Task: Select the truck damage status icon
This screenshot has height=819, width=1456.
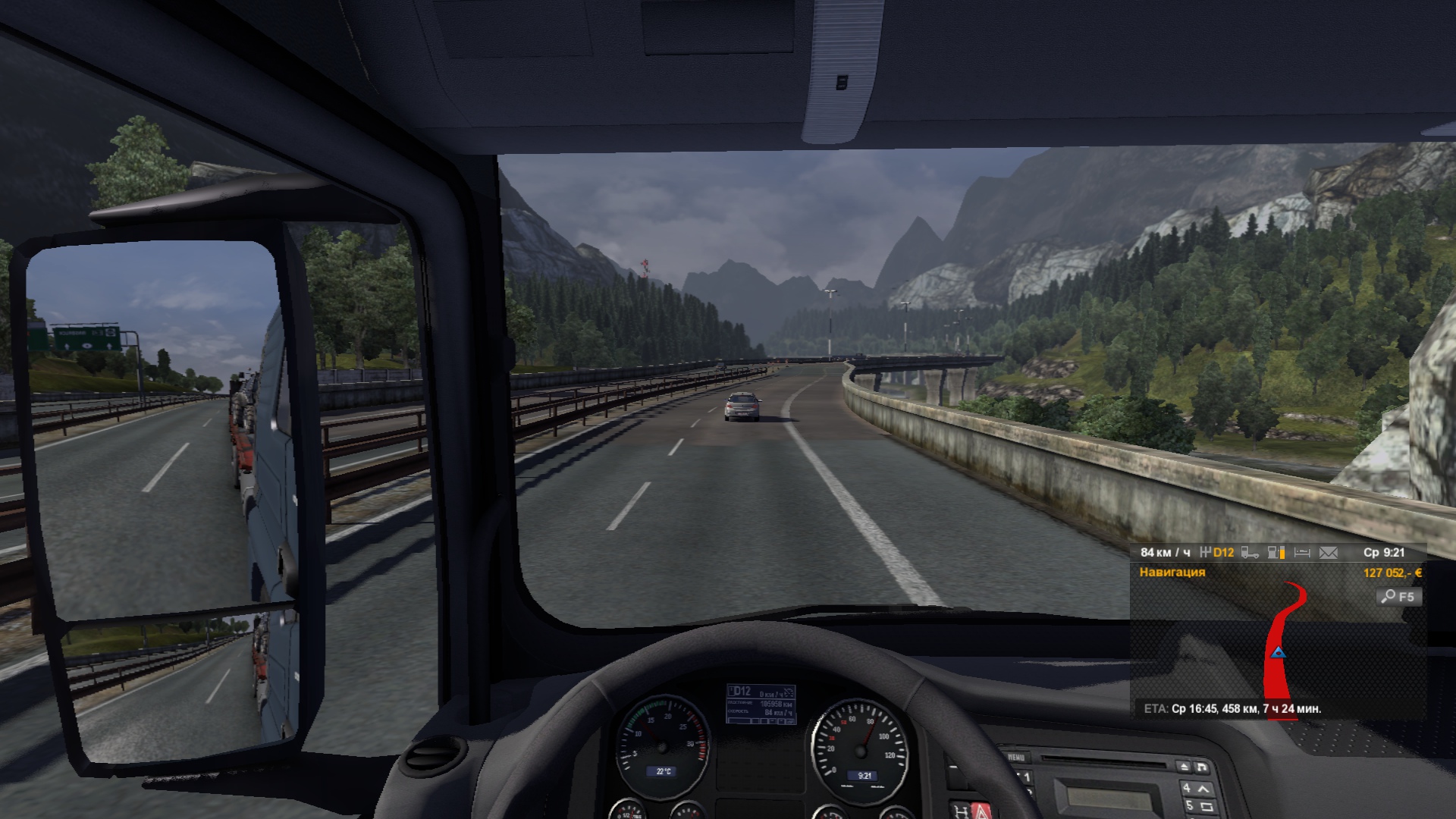Action: click(x=1250, y=553)
